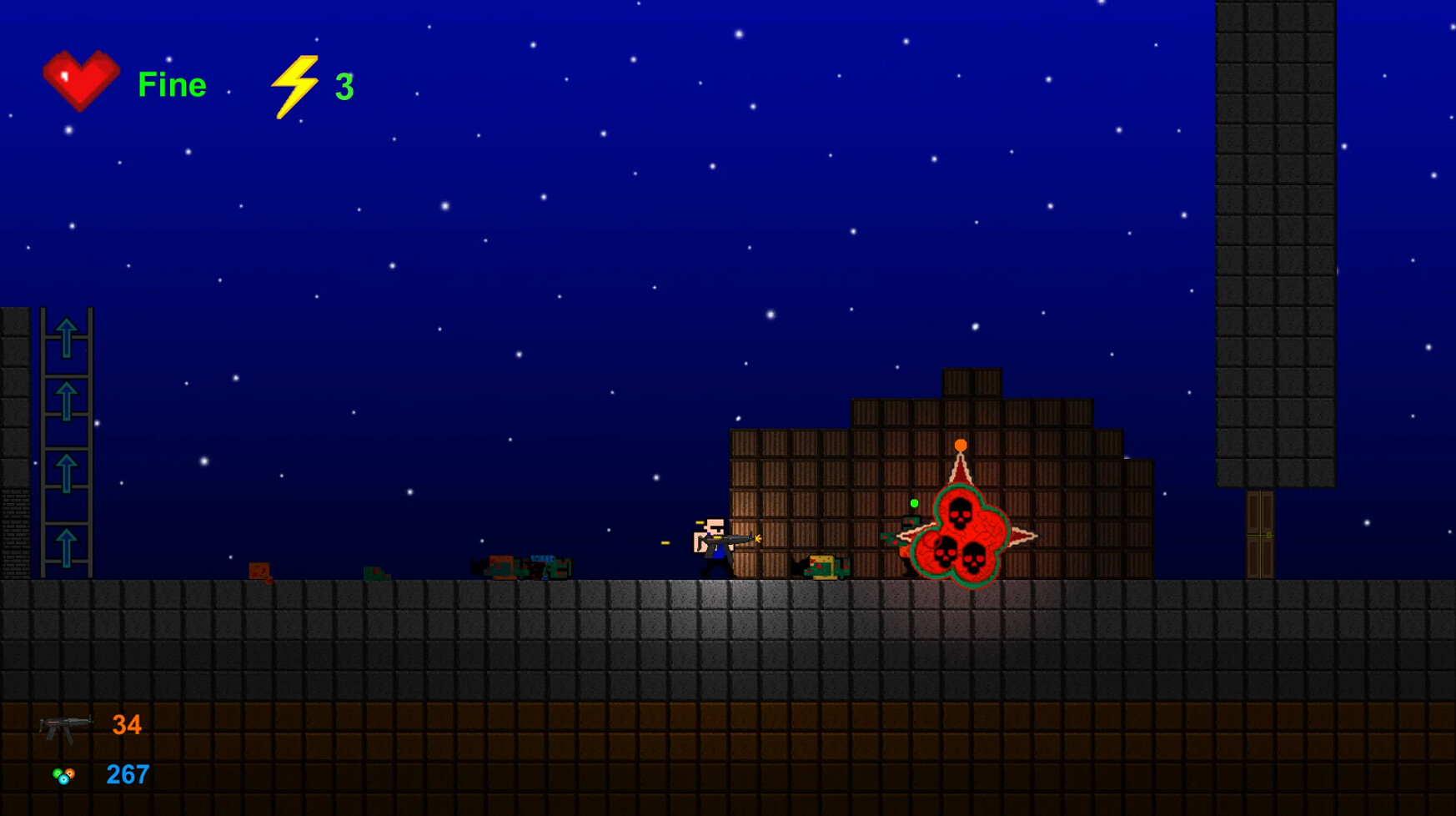Click the orange dot above the boss
The height and width of the screenshot is (816, 1456).
coord(960,446)
